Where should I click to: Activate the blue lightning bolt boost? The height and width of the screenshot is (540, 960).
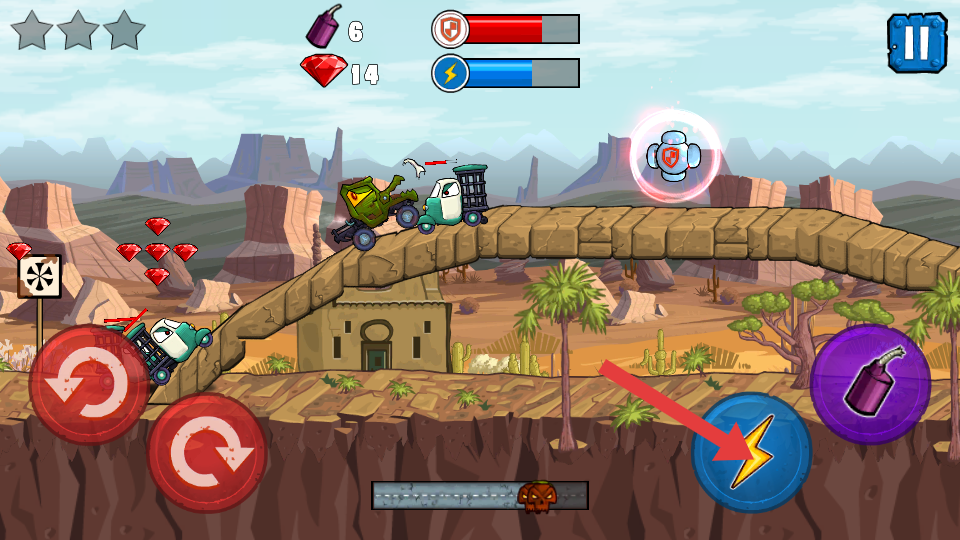pos(751,453)
